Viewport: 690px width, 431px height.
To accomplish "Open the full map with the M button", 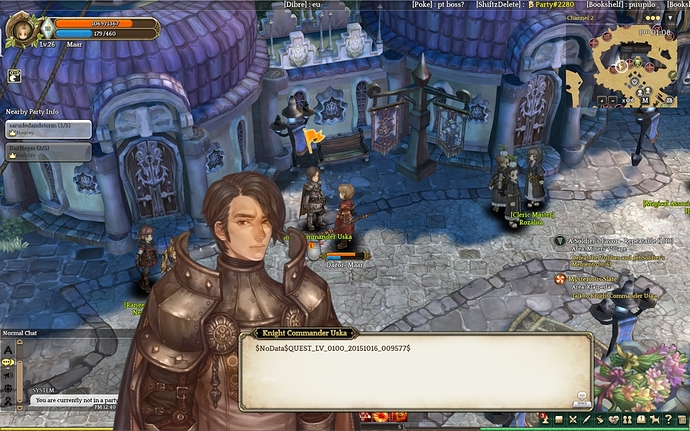I will (645, 100).
